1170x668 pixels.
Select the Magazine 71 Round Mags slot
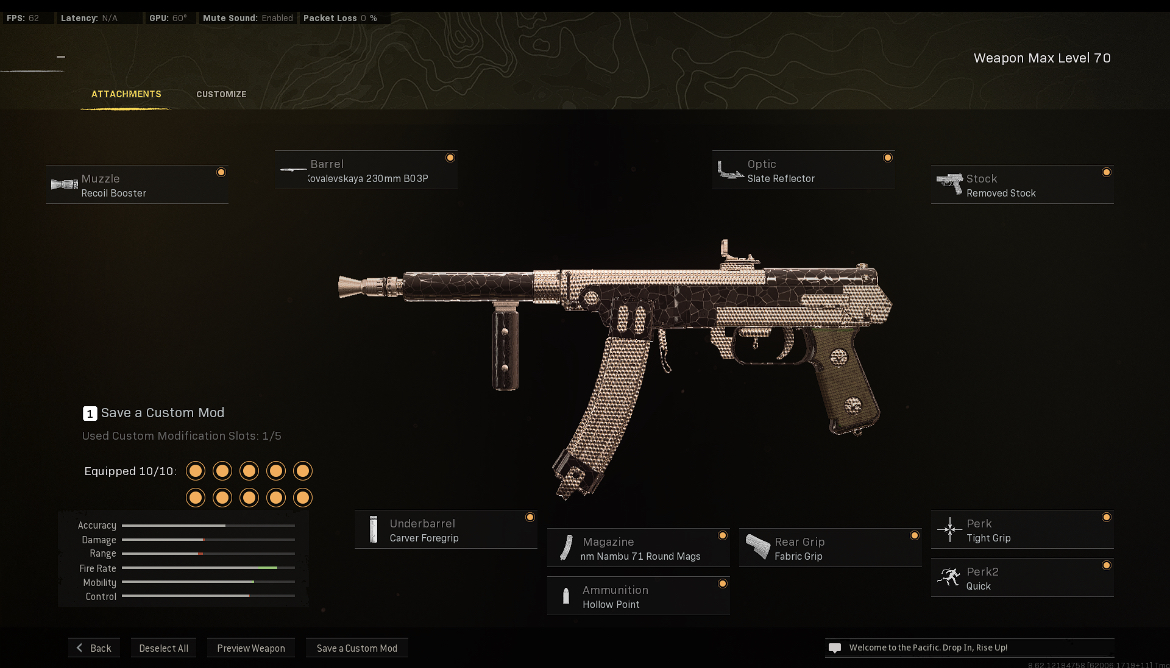point(638,548)
